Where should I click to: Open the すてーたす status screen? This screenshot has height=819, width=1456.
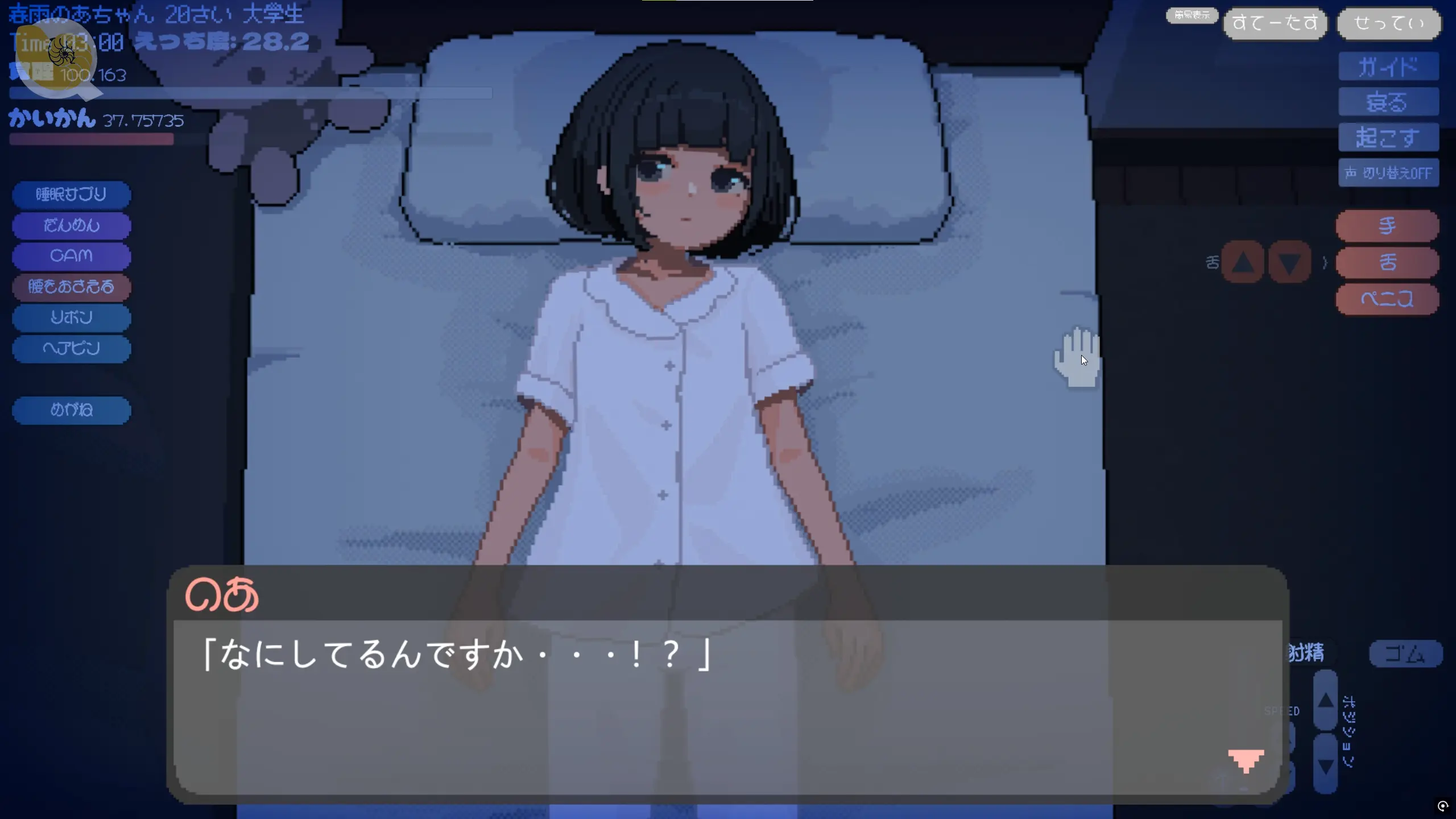[1275, 23]
